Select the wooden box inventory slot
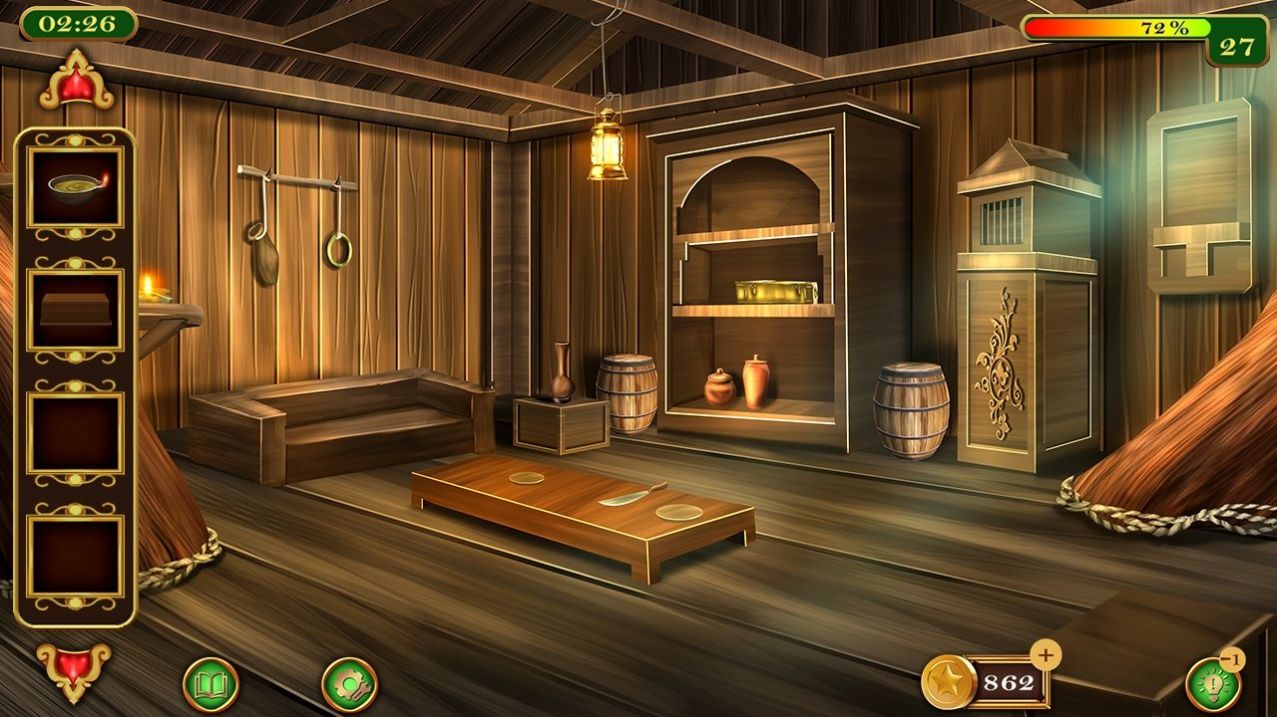 coord(75,310)
